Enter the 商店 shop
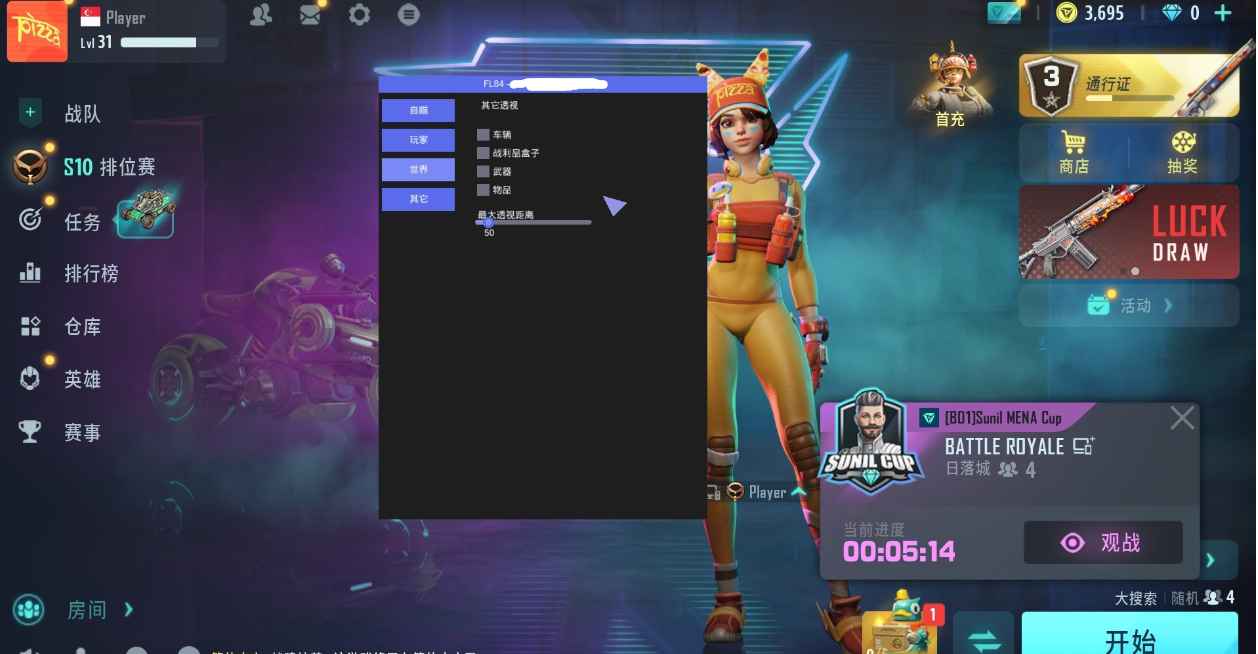Viewport: 1258px width, 654px height. click(x=1074, y=153)
